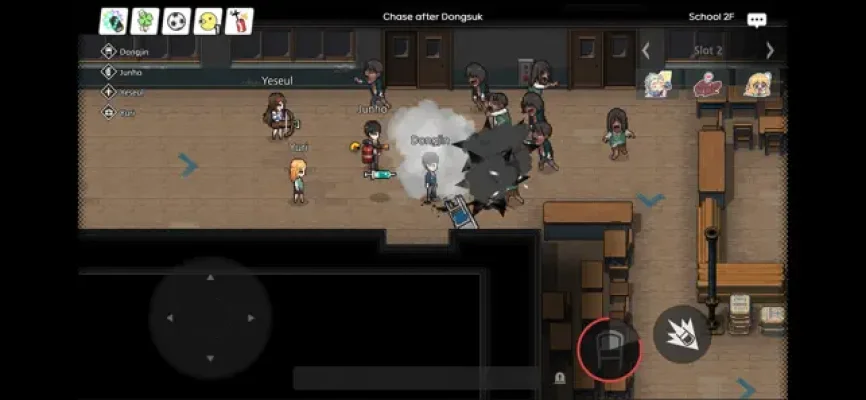Go to the previous emote slot page

click(646, 50)
